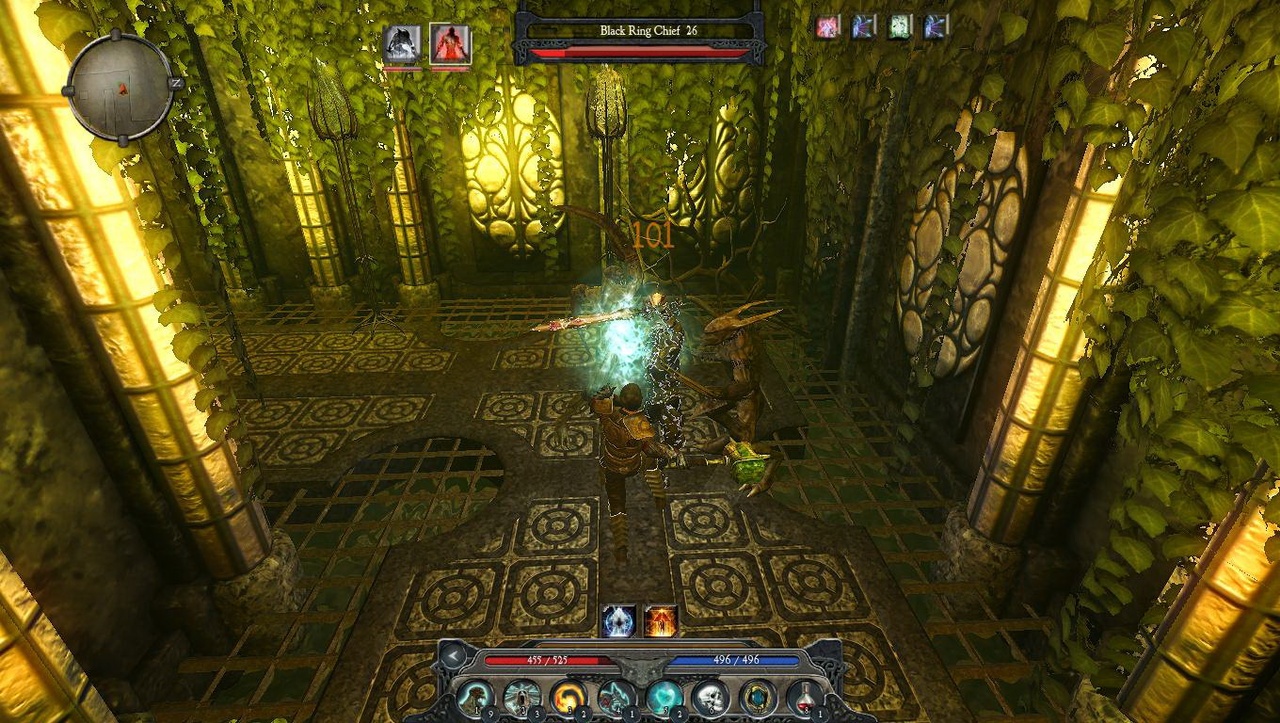Dismiss the green buff icon at top right
This screenshot has height=723, width=1280.
(898, 28)
